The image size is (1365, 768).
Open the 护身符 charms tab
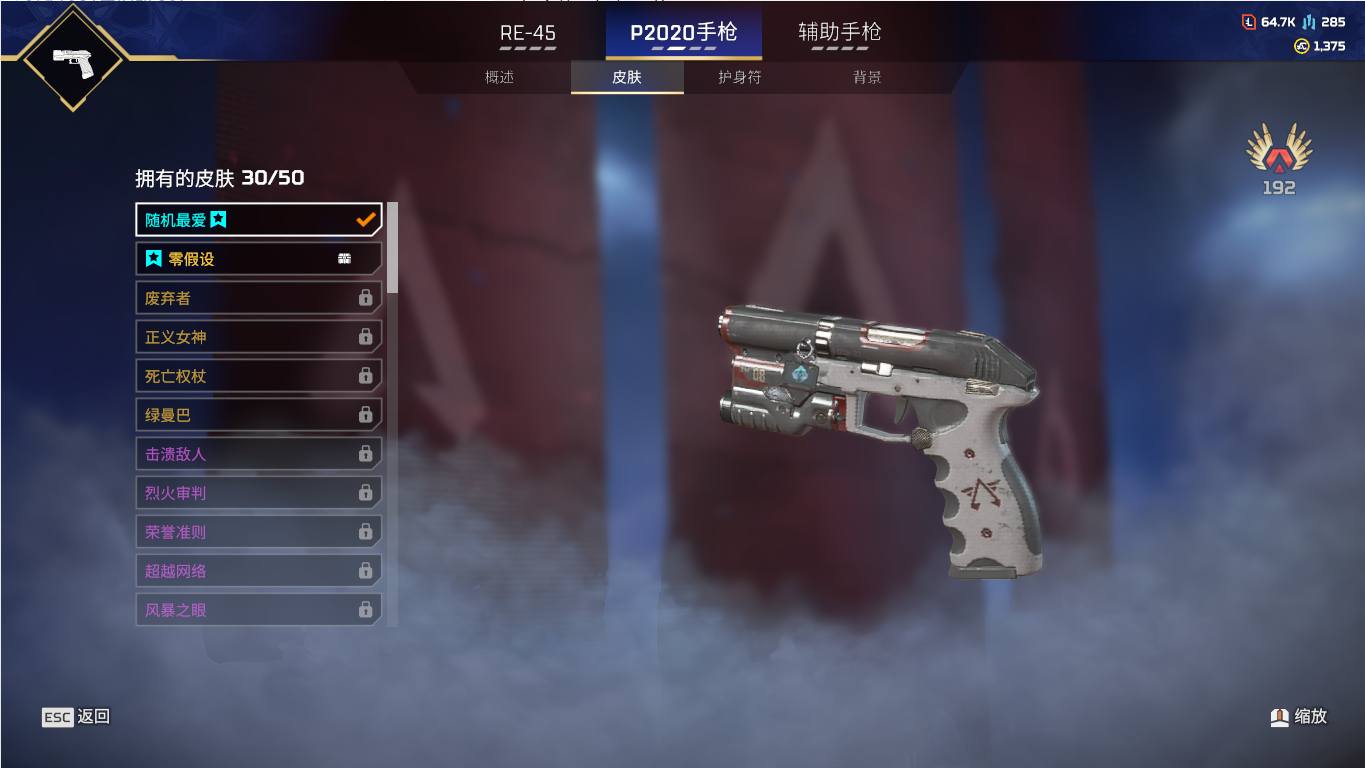point(740,77)
